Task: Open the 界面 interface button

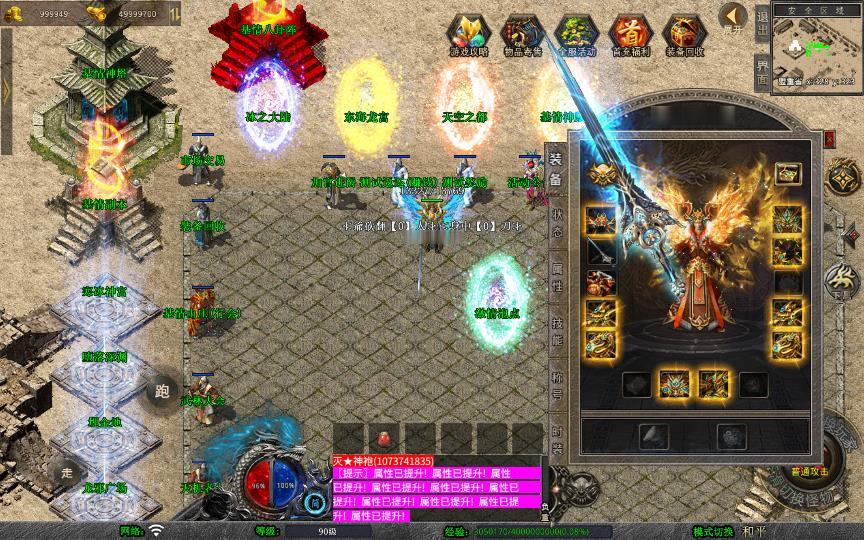Action: coord(762,74)
